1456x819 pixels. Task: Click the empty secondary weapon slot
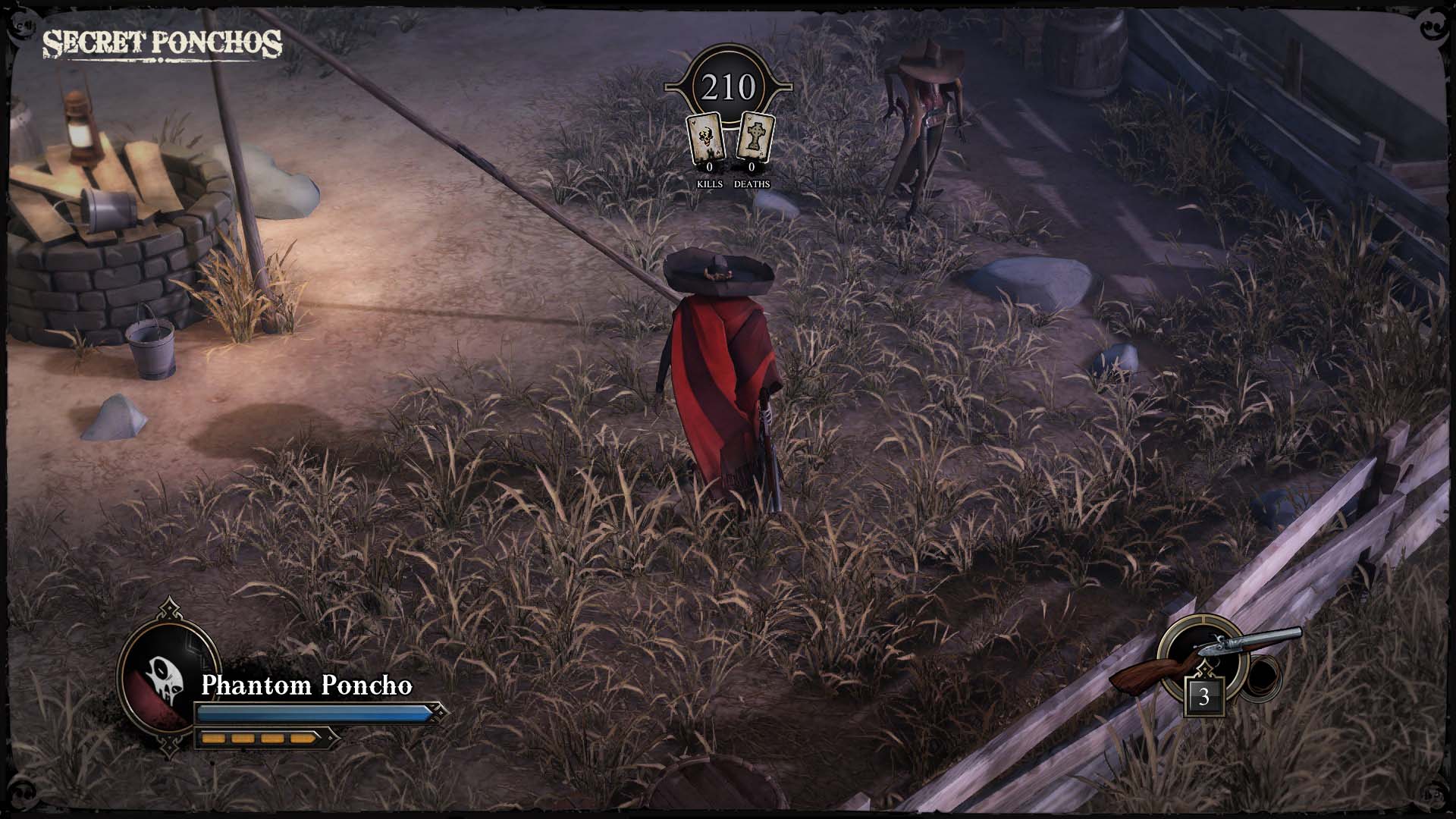click(1261, 677)
